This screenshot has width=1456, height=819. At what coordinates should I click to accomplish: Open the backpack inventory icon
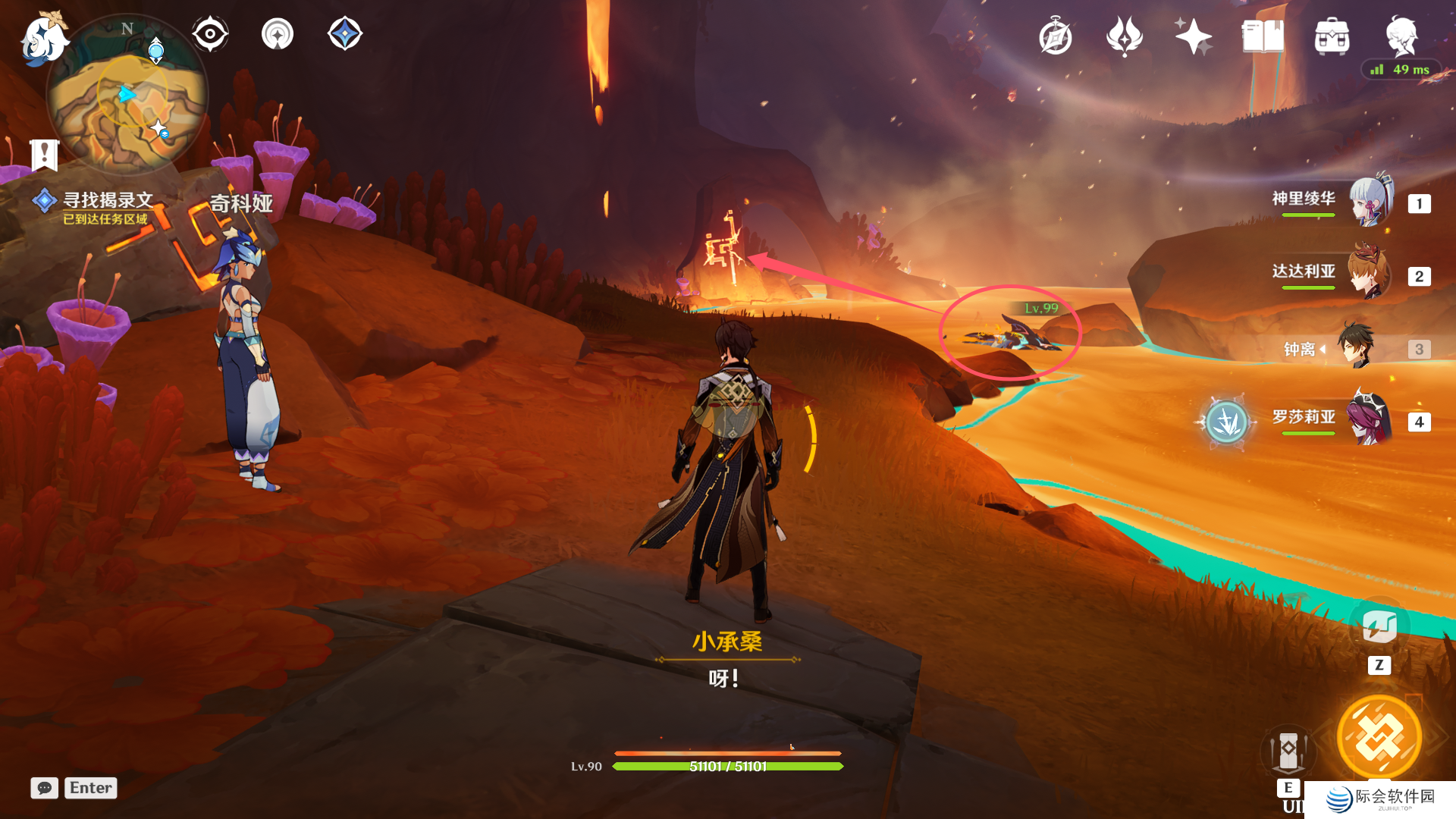pyautogui.click(x=1332, y=36)
